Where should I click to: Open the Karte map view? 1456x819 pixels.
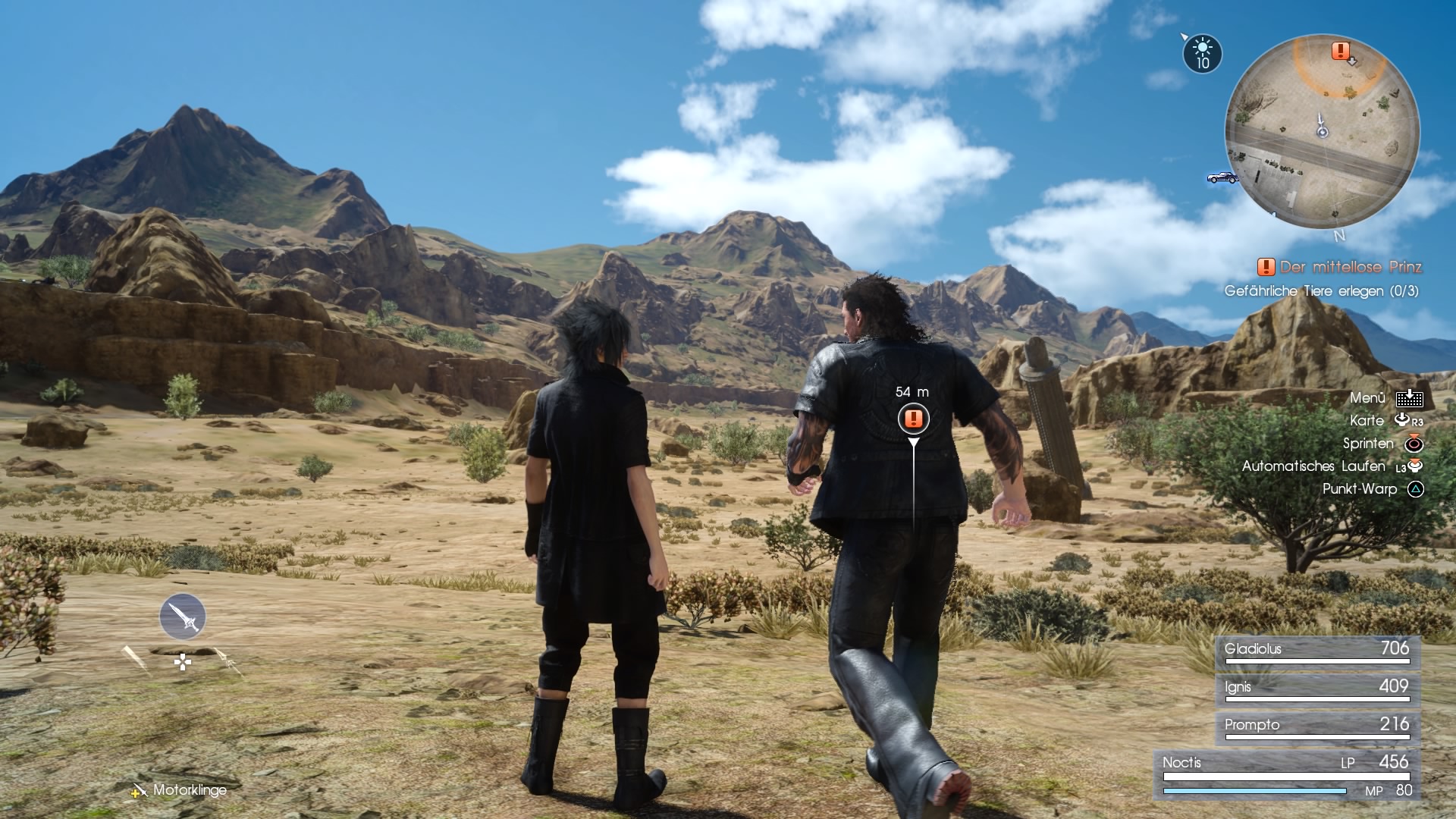(1367, 420)
